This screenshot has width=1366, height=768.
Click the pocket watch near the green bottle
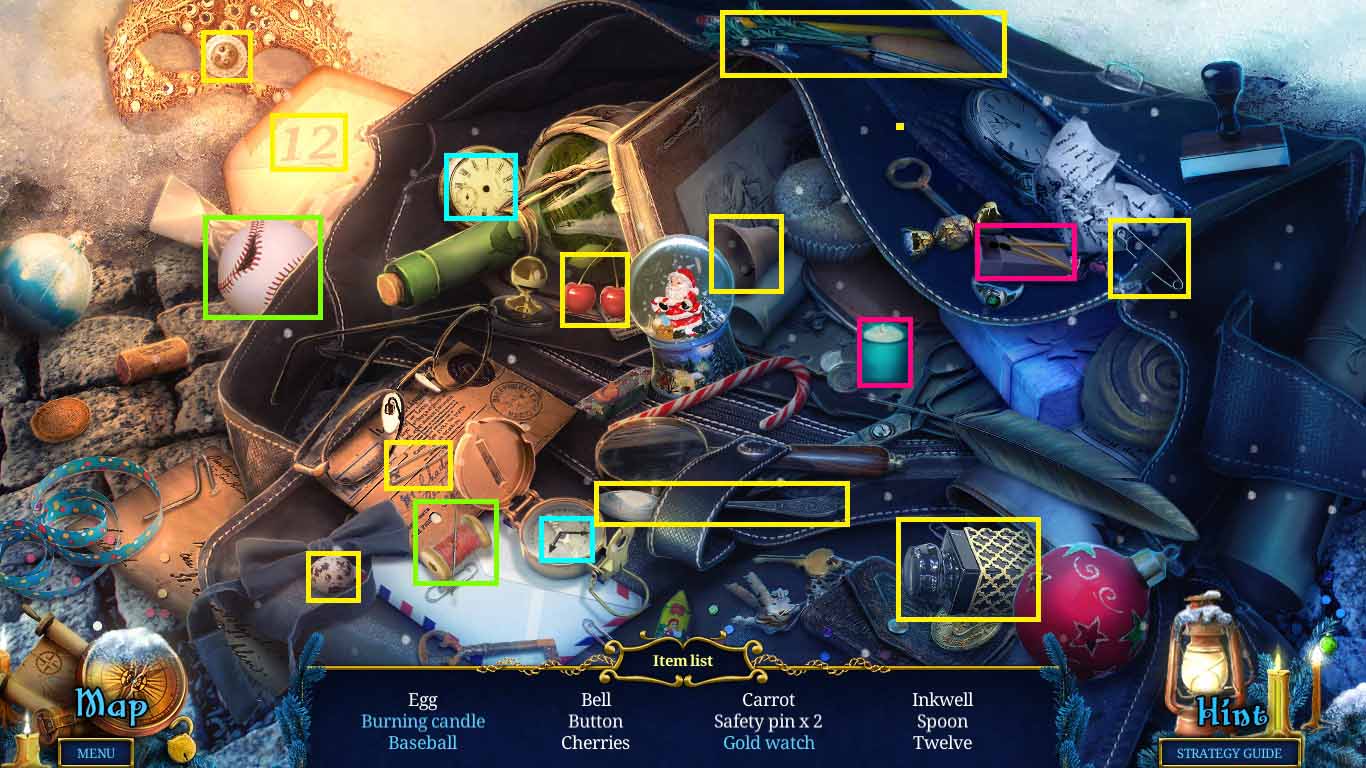tap(480, 186)
